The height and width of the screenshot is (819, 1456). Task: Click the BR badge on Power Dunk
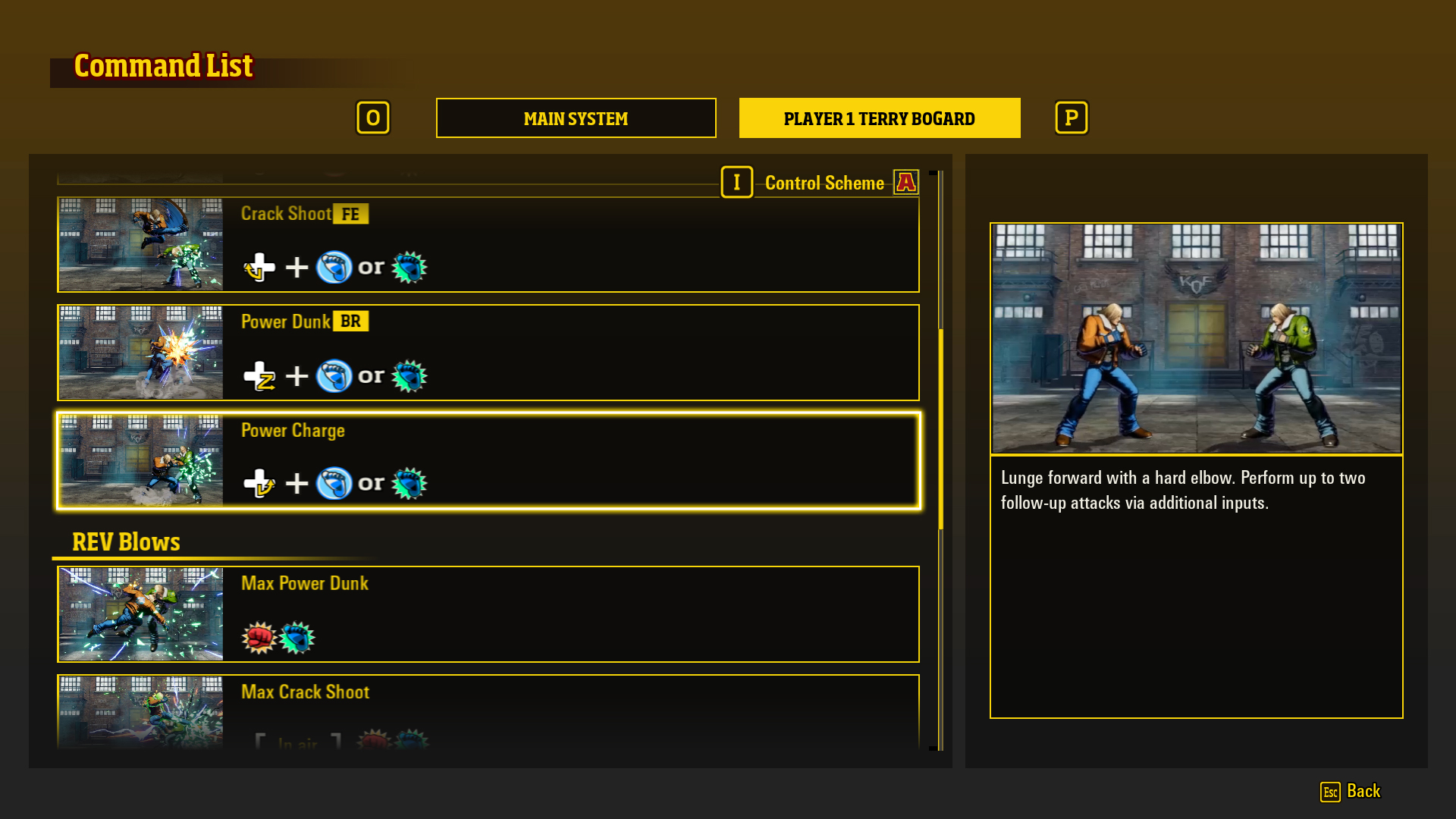(x=350, y=322)
